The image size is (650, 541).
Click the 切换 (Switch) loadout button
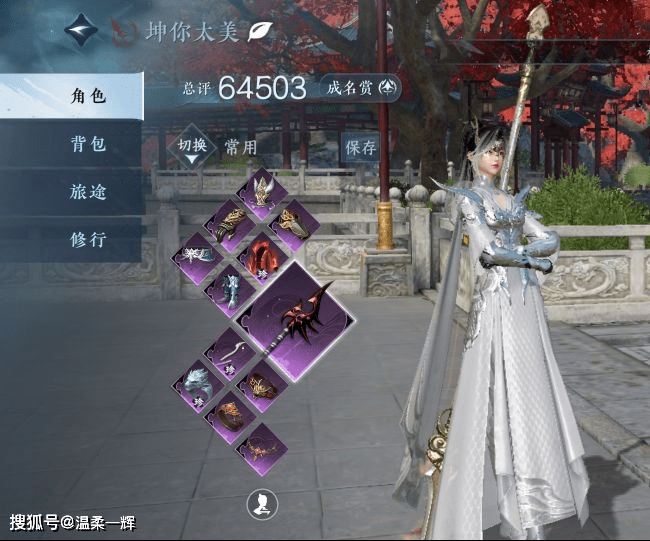(x=192, y=148)
